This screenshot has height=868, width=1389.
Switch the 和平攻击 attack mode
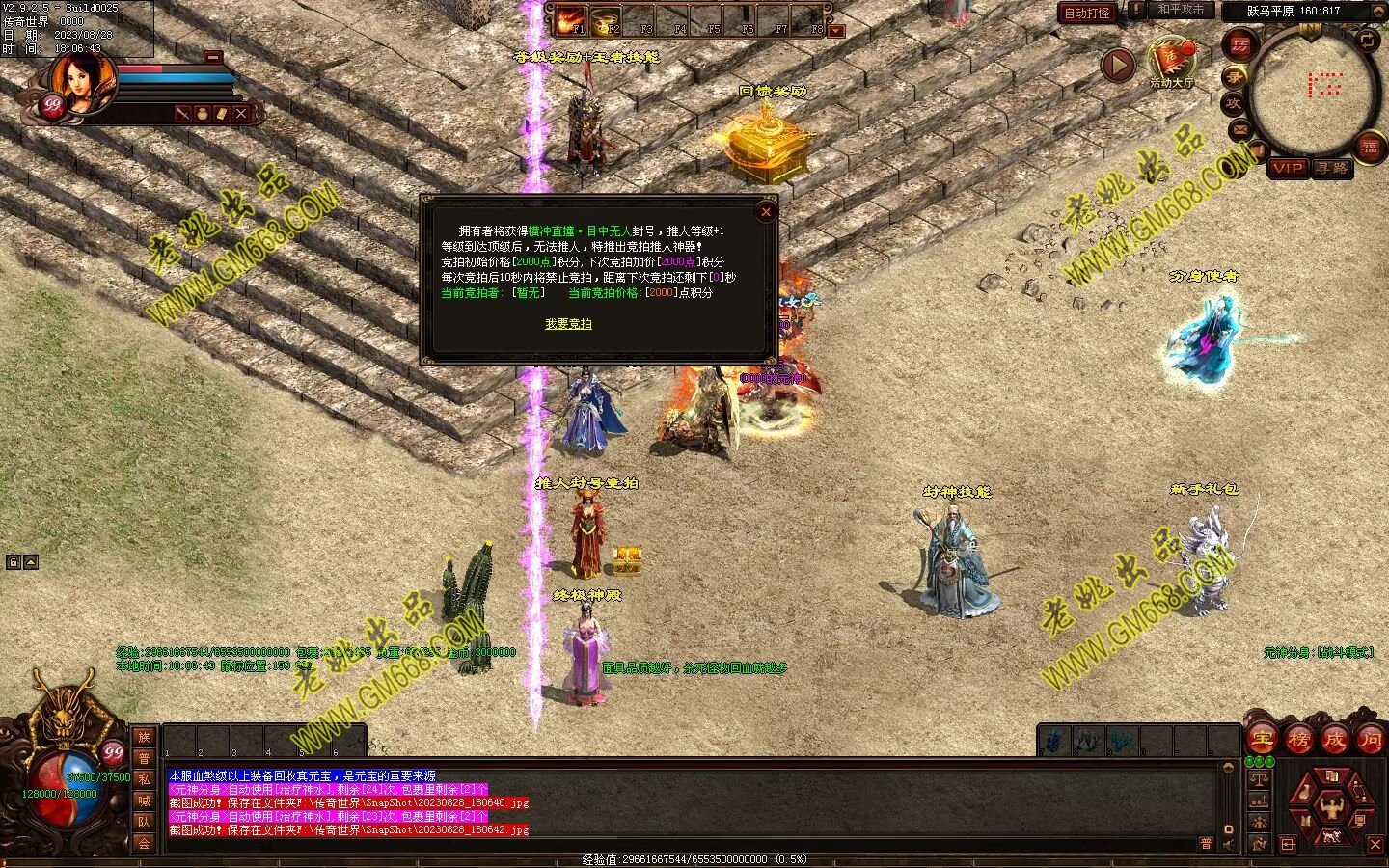[1182, 10]
